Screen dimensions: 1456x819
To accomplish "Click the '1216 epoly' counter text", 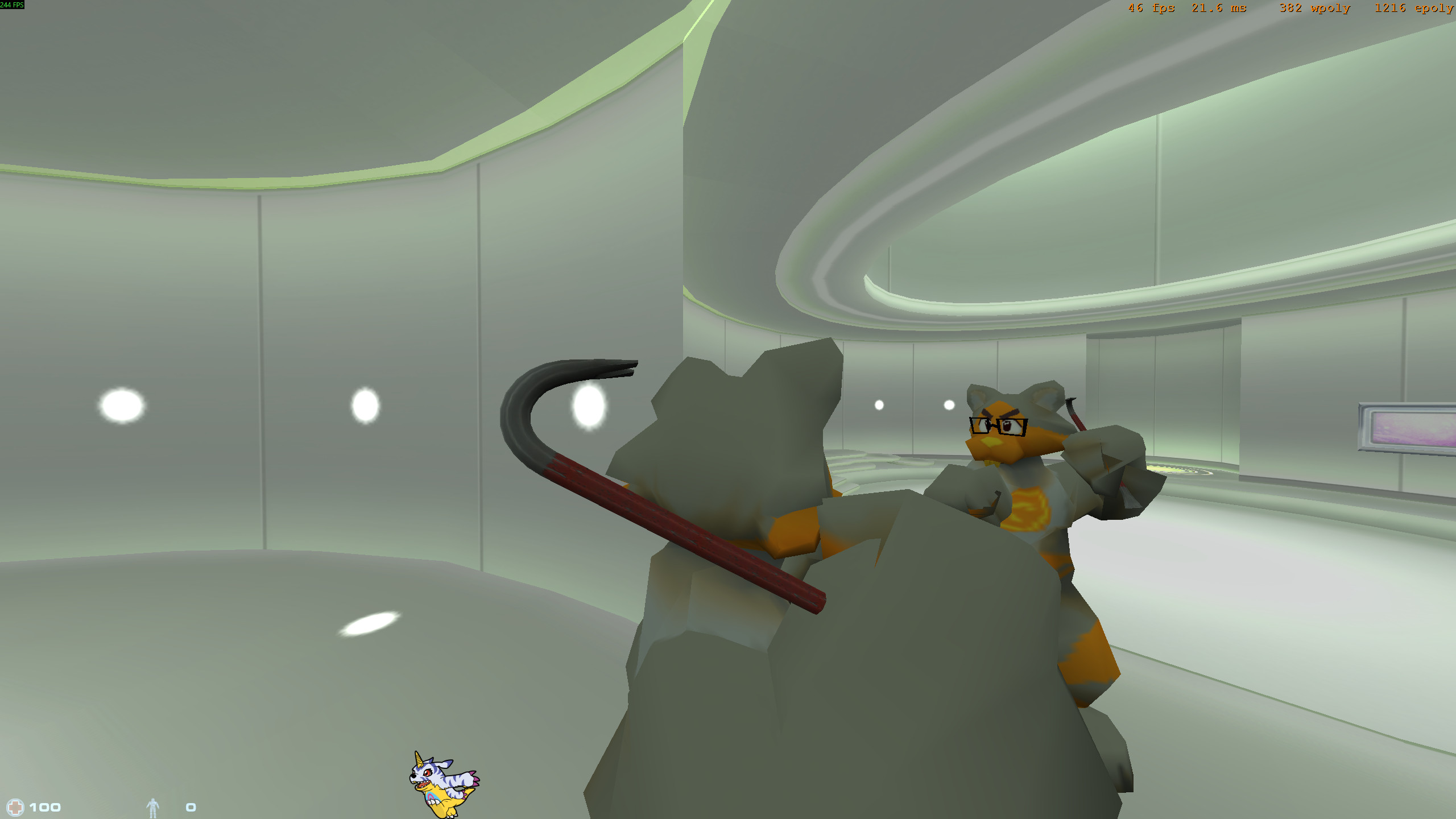I will [1416, 8].
